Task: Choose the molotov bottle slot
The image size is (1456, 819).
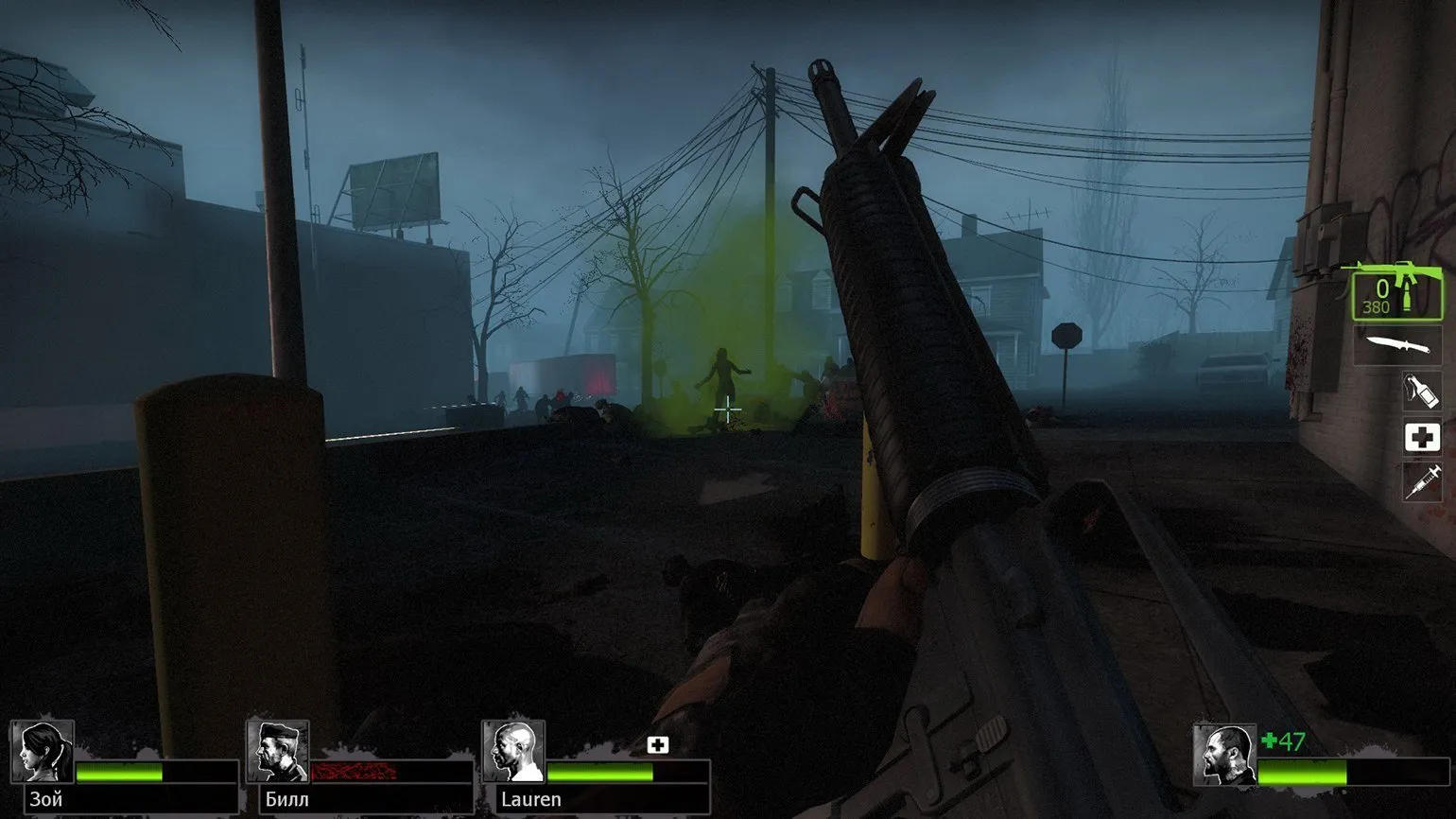Action: [x=1421, y=391]
